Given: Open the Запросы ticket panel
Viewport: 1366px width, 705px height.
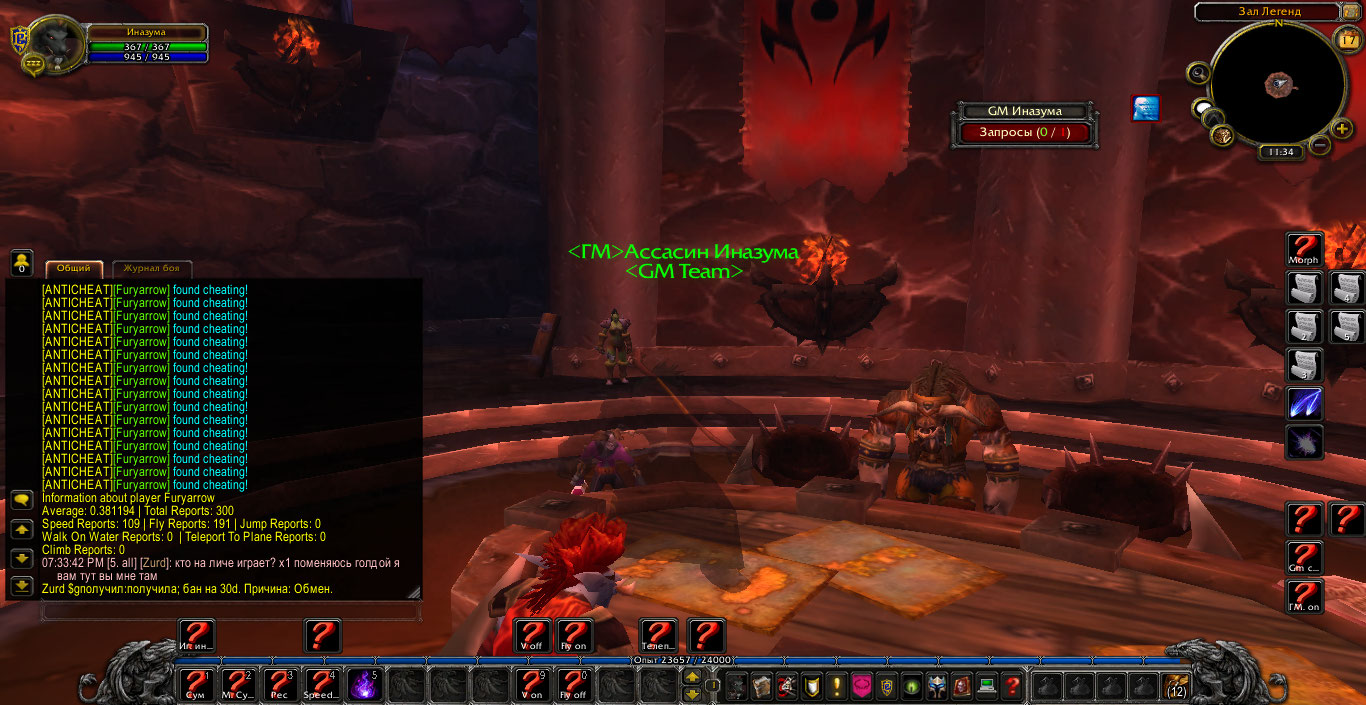Looking at the screenshot, I should 1026,132.
